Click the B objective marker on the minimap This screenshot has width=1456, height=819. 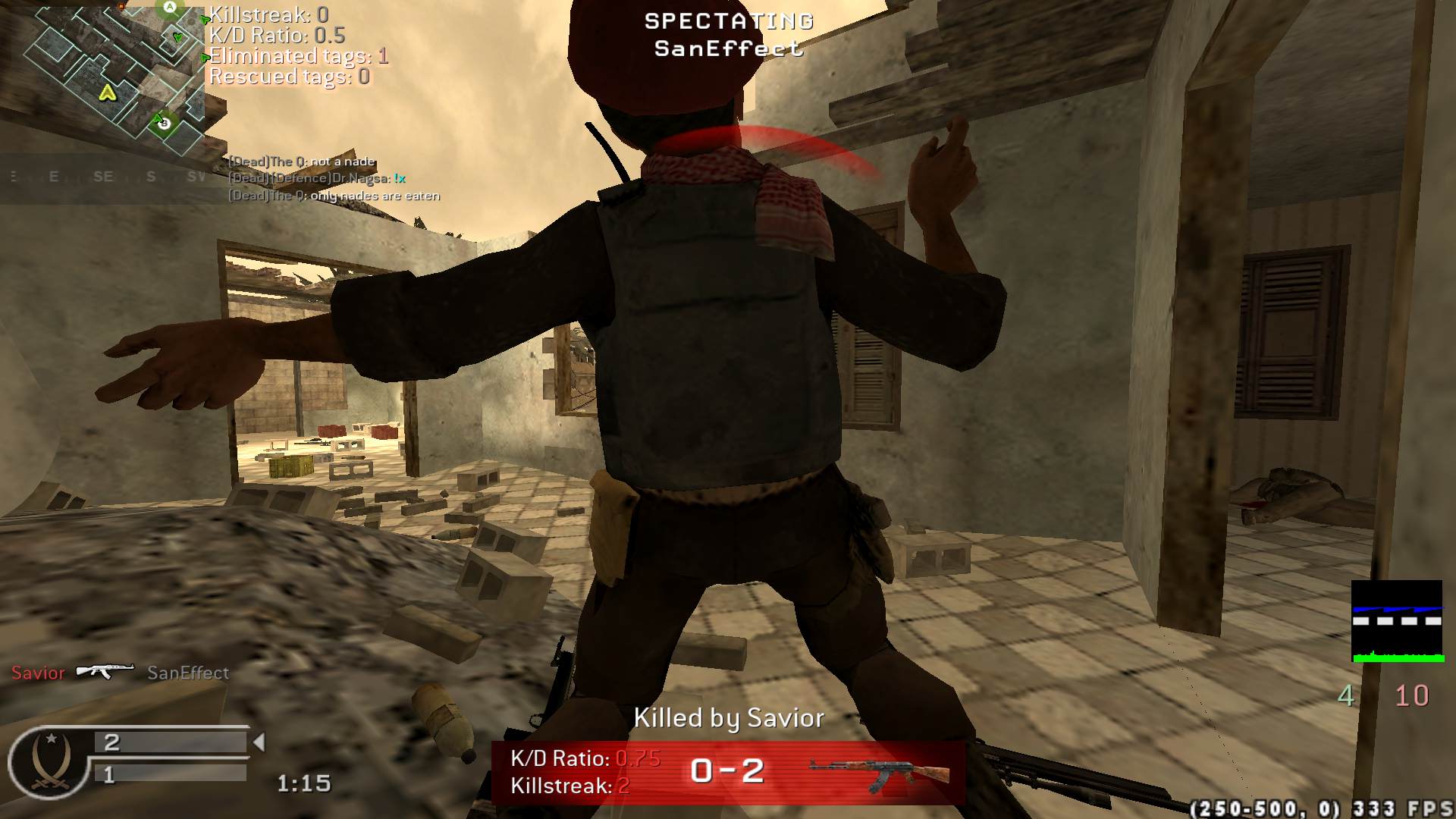164,123
